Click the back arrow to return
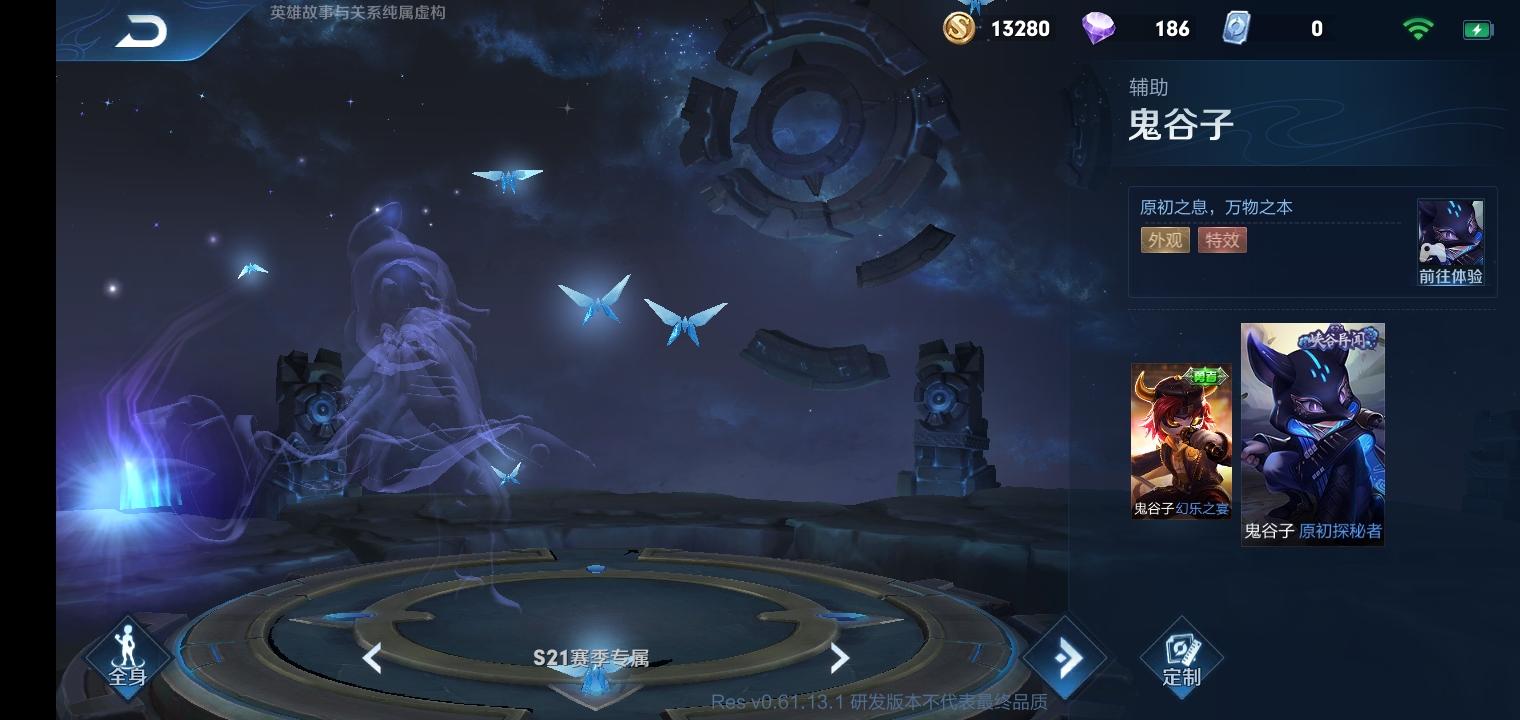Screen dimensions: 1520x720 (x=140, y=30)
